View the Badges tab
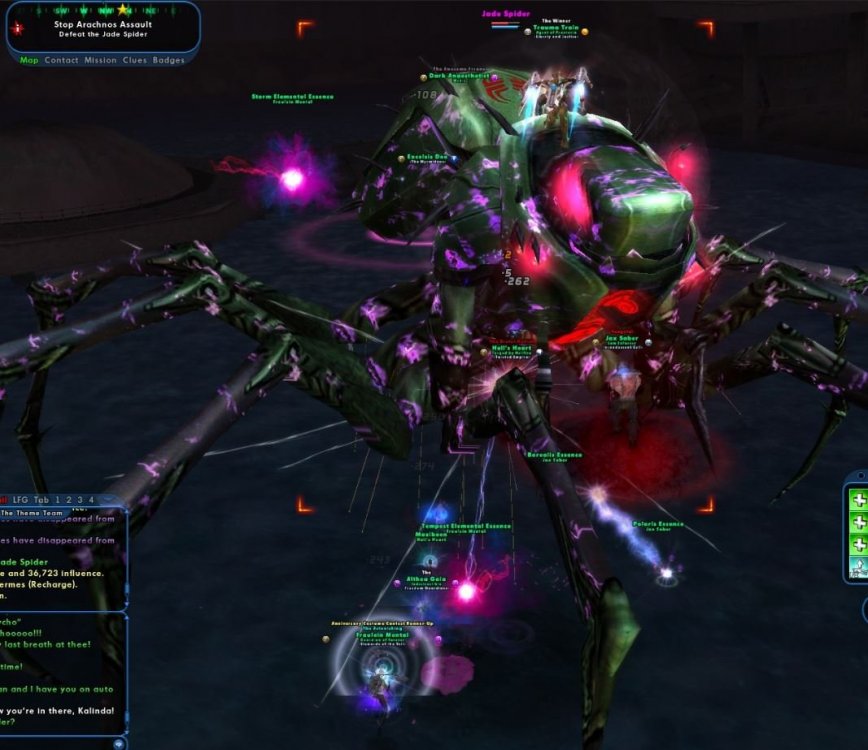Viewport: 868px width, 750px height. click(168, 60)
